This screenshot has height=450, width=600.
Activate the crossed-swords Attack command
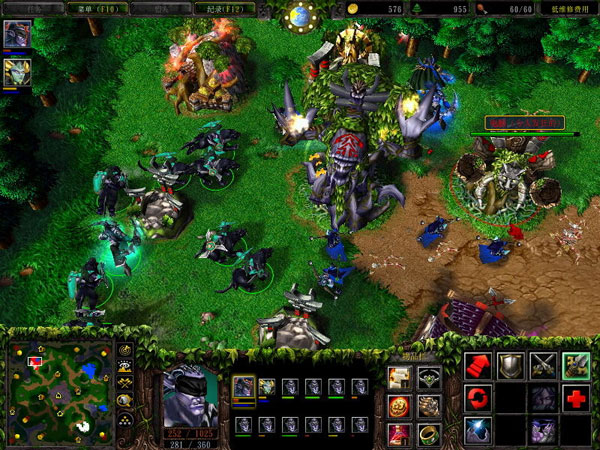(543, 366)
